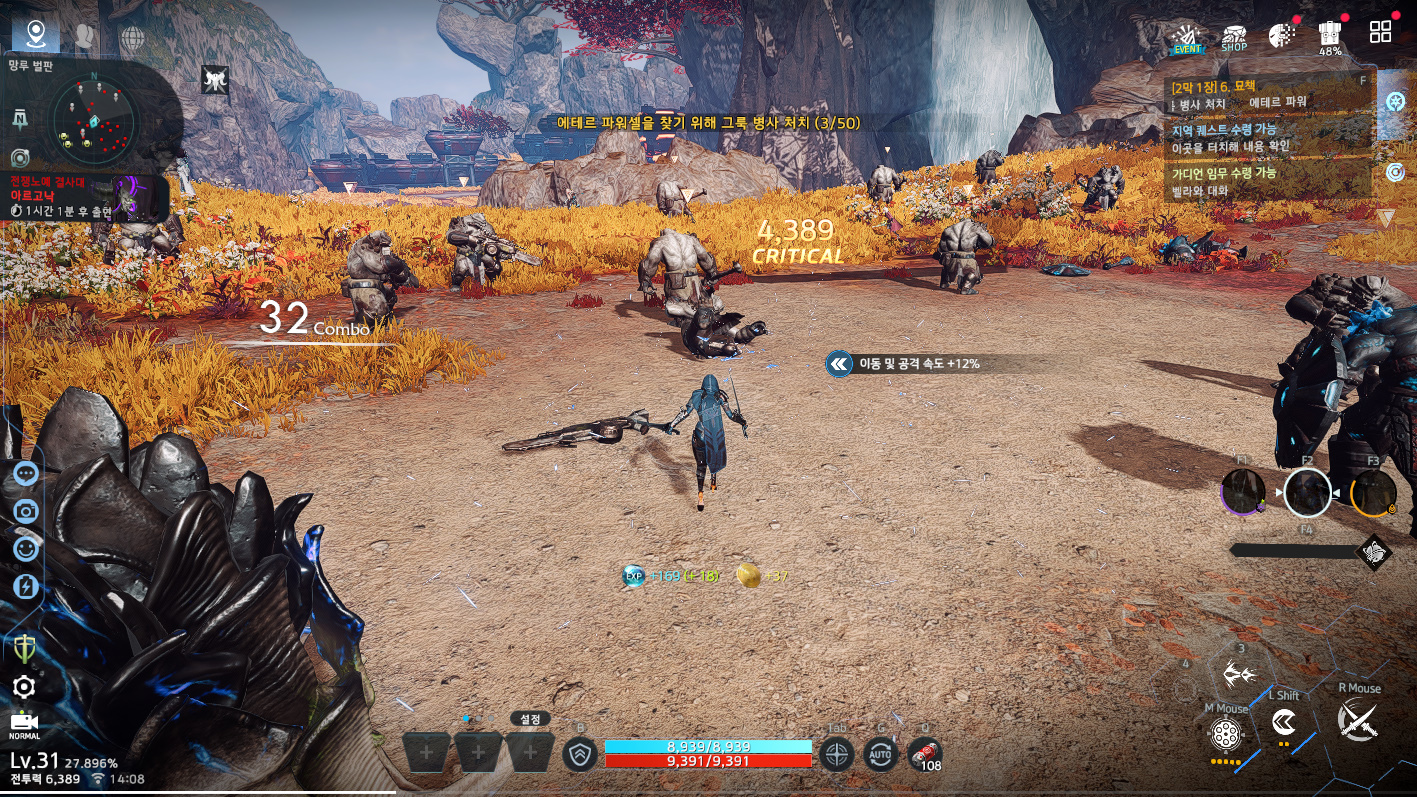
Task: Open the gear settings icon
Action: 24,686
